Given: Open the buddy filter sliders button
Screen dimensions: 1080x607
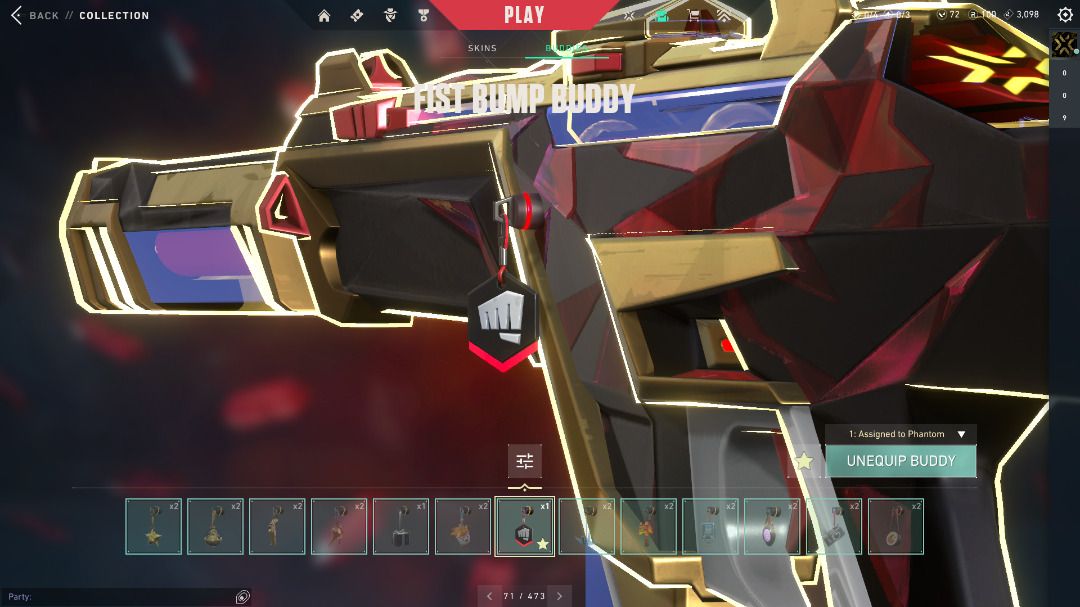Looking at the screenshot, I should (x=525, y=461).
